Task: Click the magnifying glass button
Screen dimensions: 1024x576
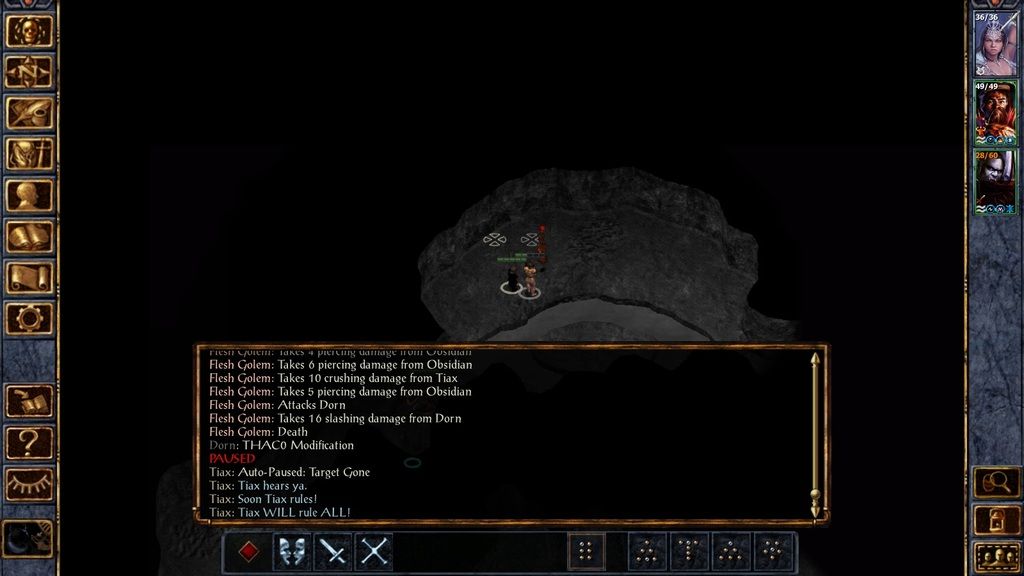Action: pyautogui.click(x=996, y=483)
